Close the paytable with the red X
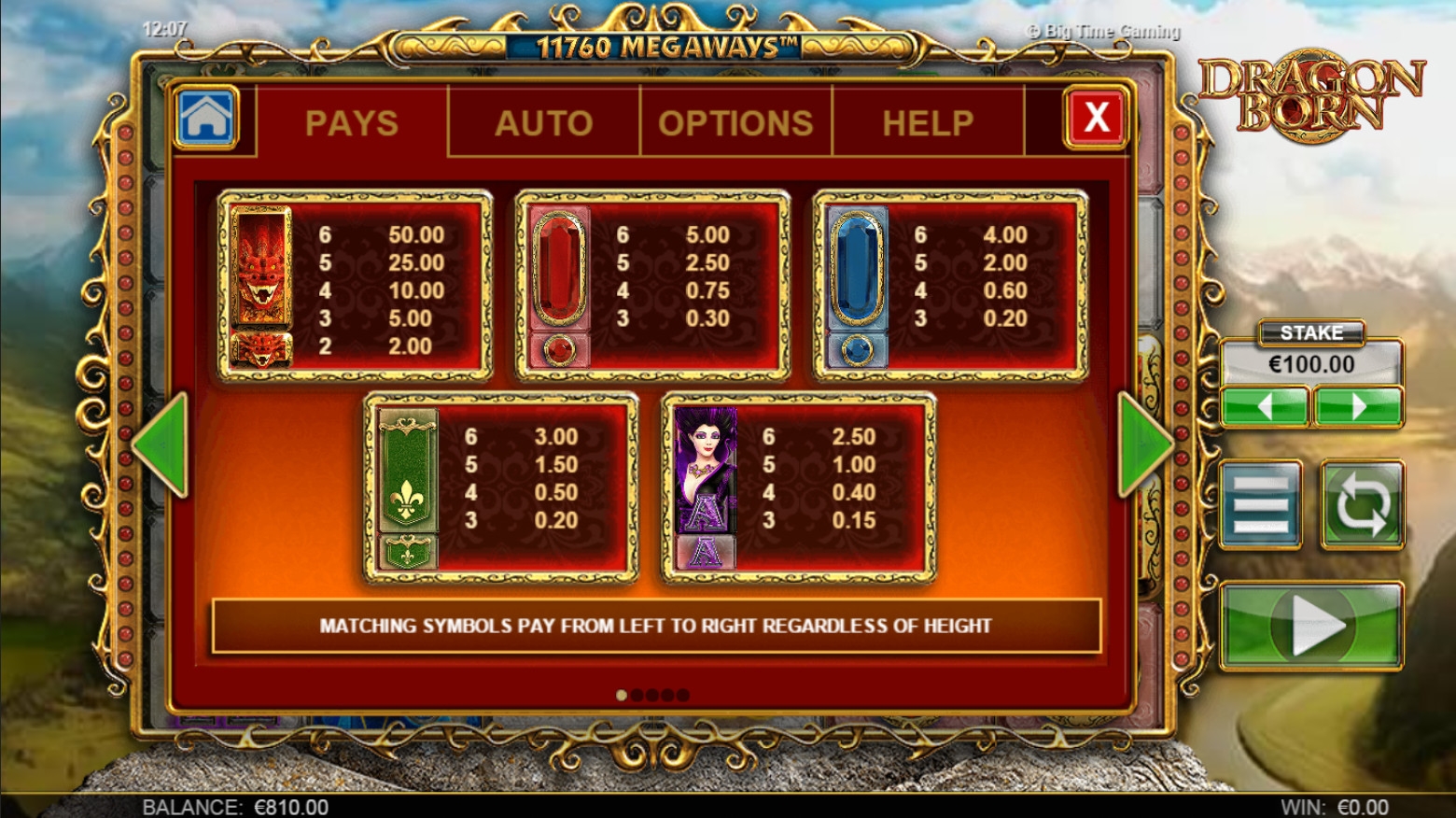Viewport: 1456px width, 818px height. point(1096,118)
